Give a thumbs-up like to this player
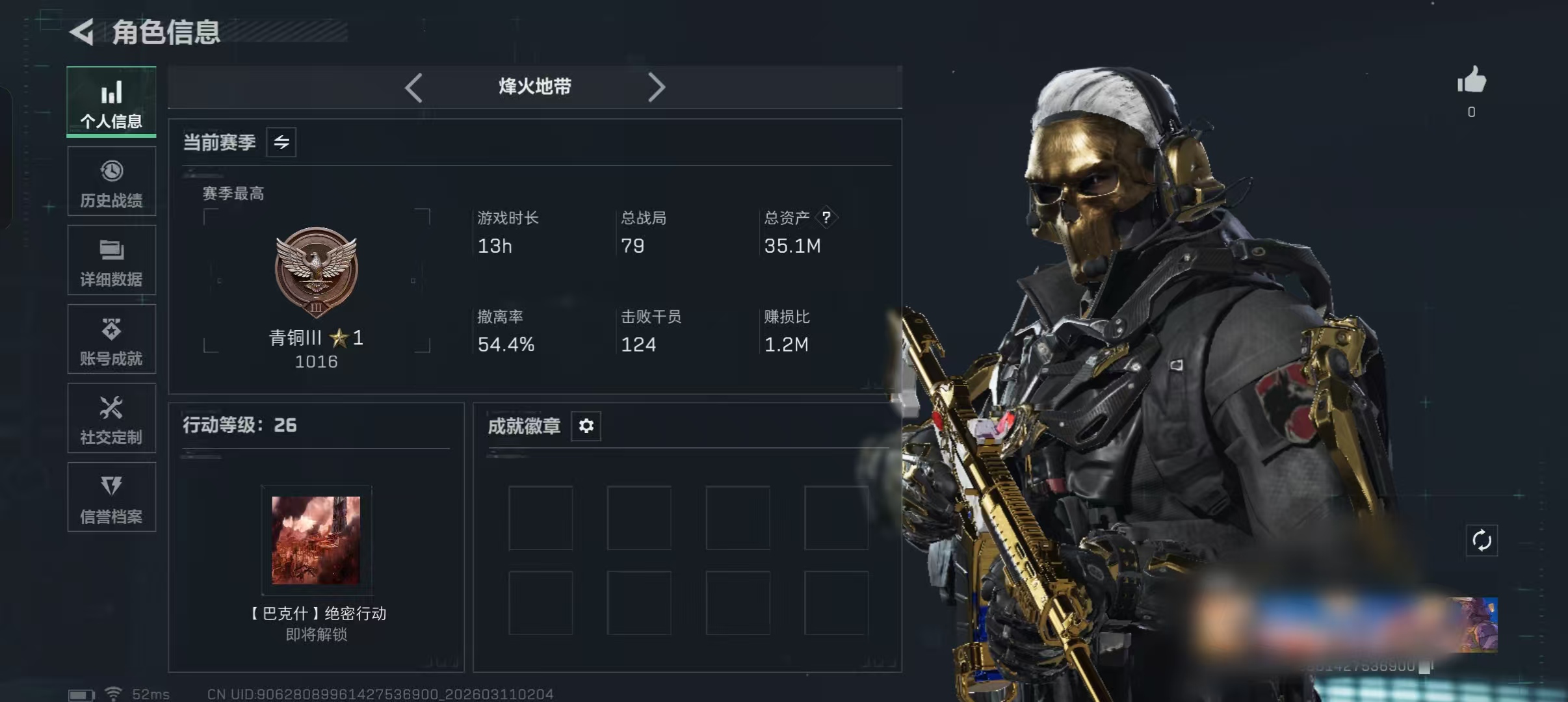This screenshot has height=702, width=1568. click(x=1471, y=81)
